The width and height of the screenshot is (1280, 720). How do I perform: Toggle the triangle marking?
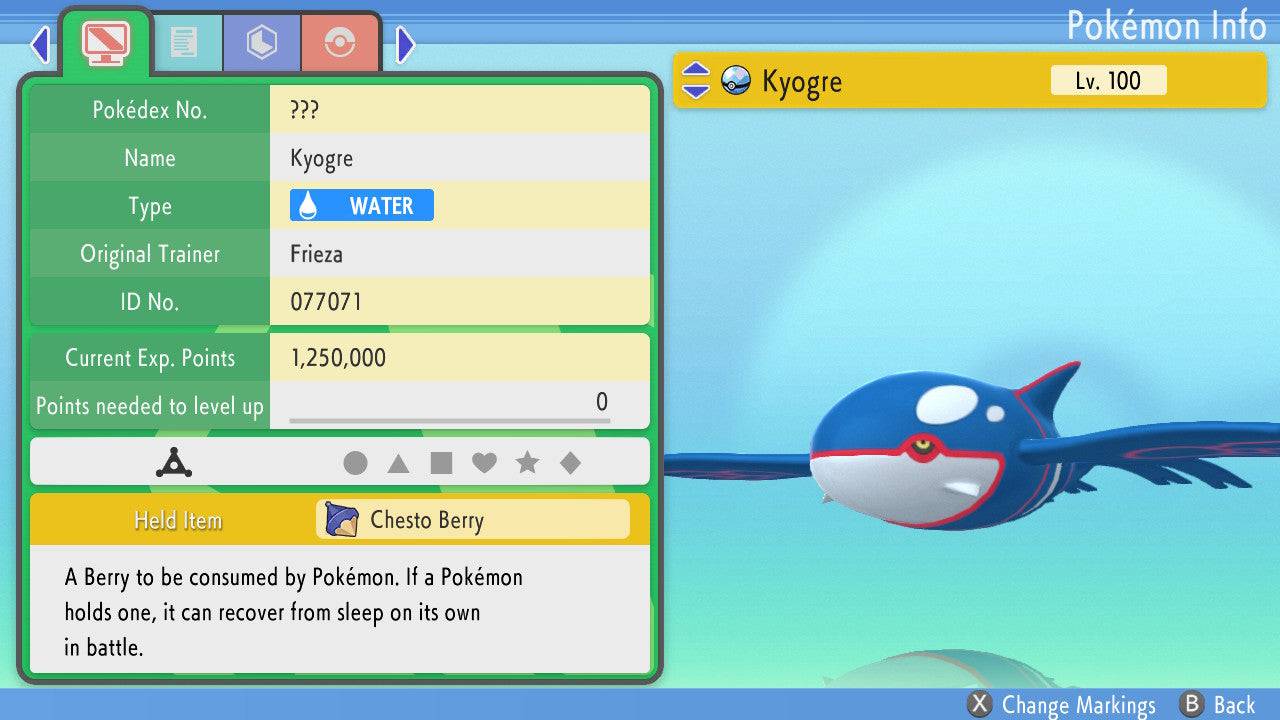398,463
